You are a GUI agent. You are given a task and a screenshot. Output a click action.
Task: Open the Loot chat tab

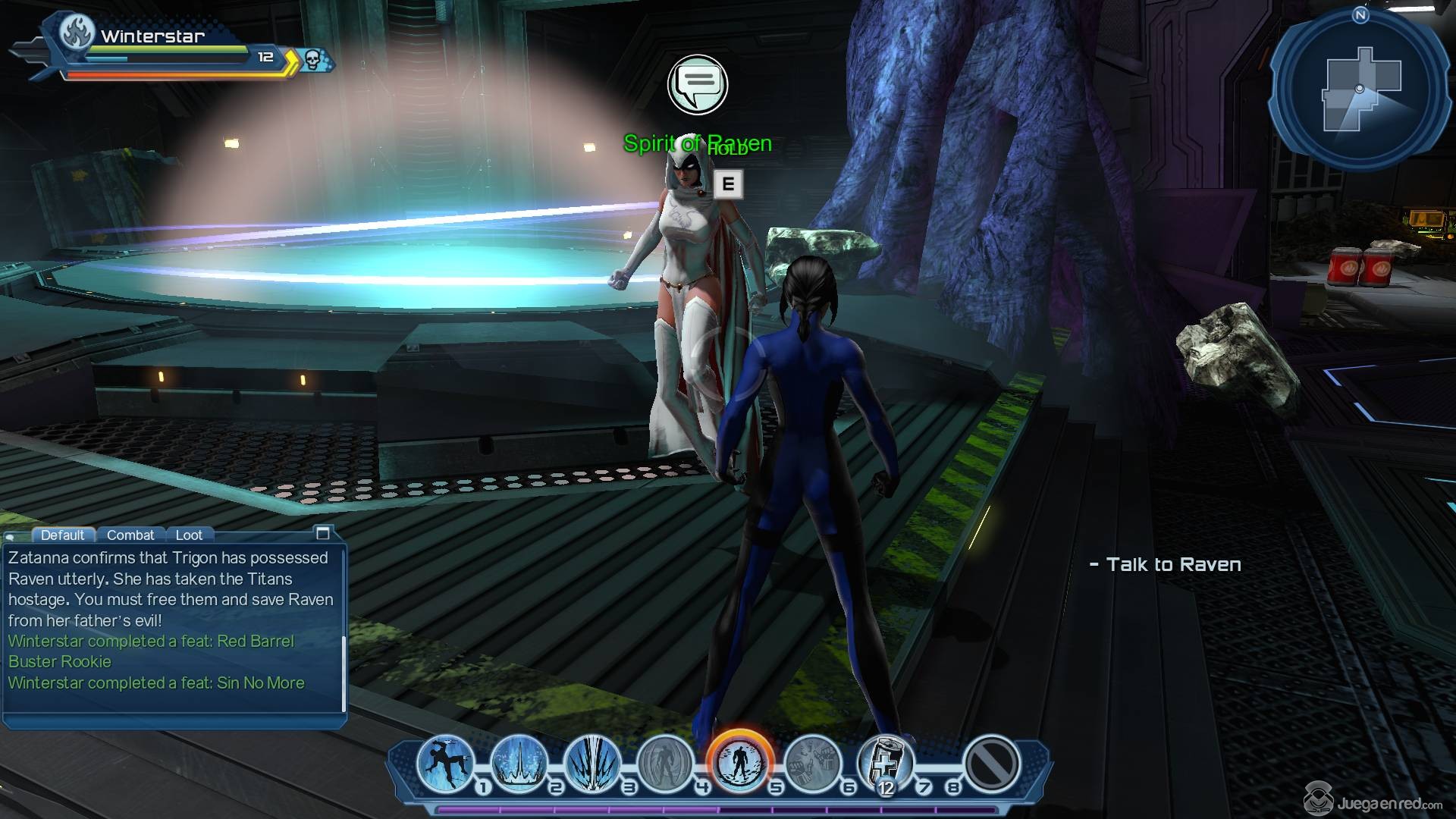(x=189, y=535)
